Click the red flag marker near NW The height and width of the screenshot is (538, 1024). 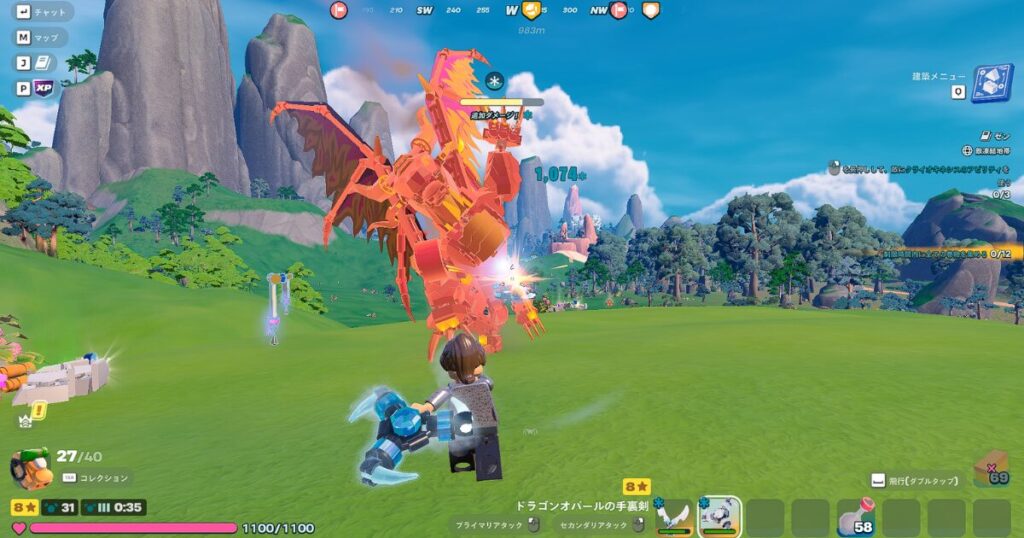click(619, 10)
